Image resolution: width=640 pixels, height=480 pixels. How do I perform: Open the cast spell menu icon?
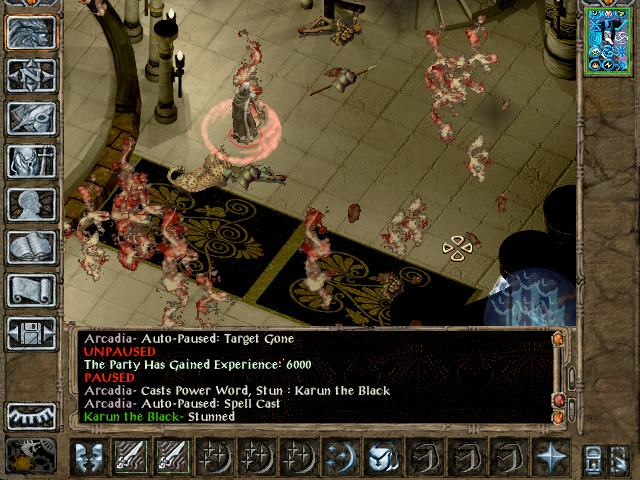[338, 456]
